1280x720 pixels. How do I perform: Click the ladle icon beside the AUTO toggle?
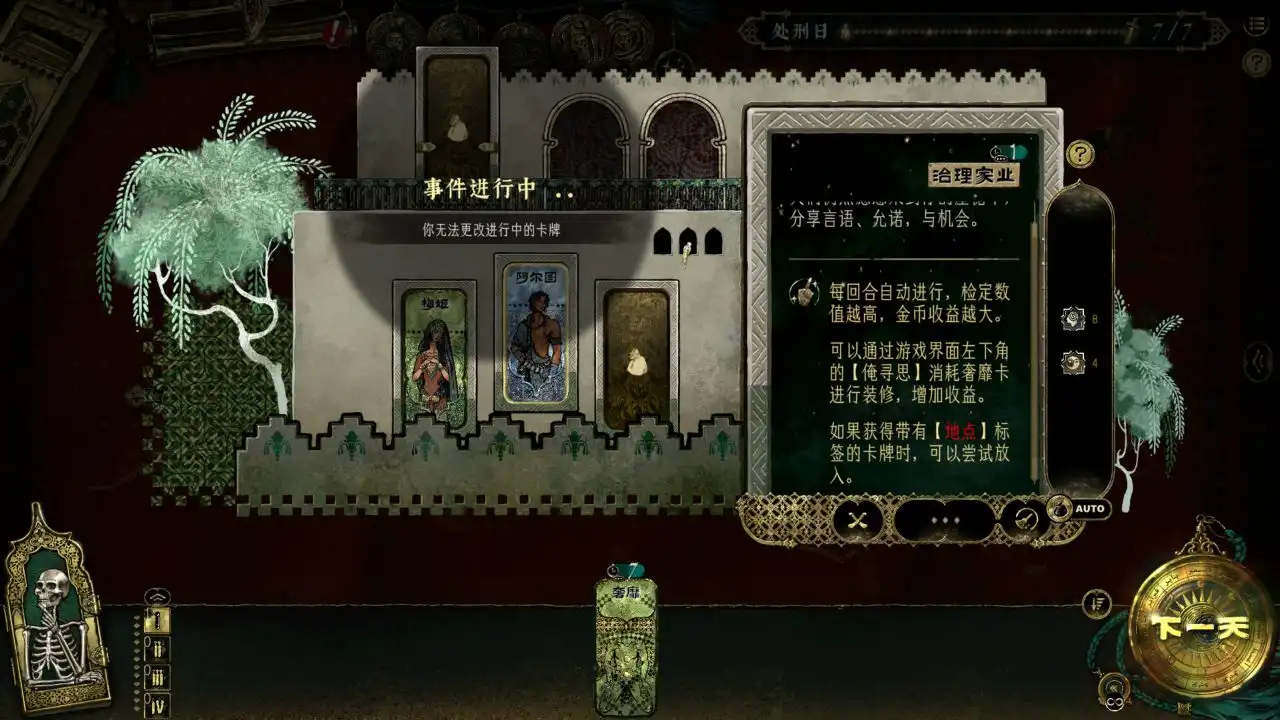[1025, 518]
